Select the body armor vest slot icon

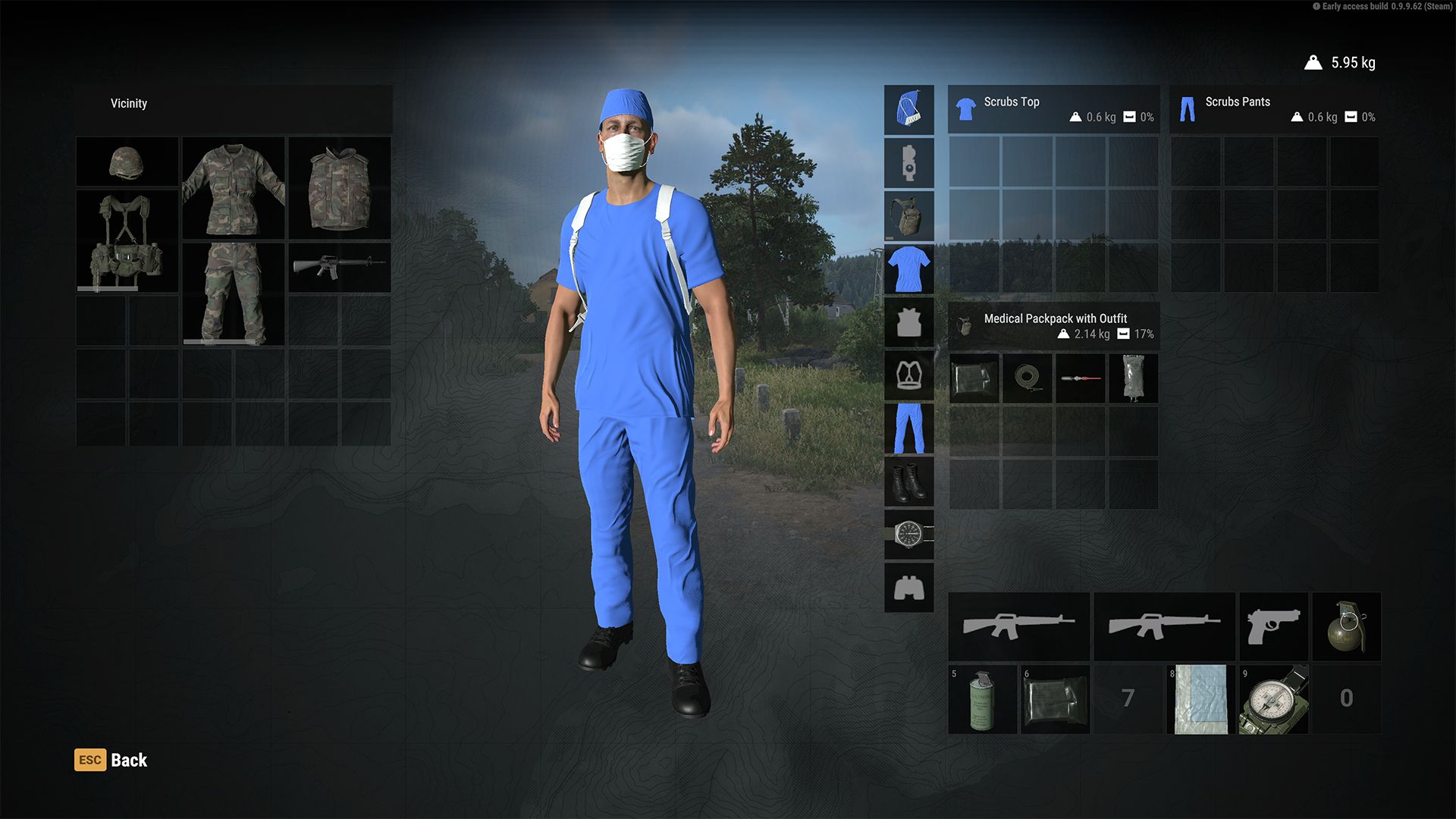pos(908,322)
